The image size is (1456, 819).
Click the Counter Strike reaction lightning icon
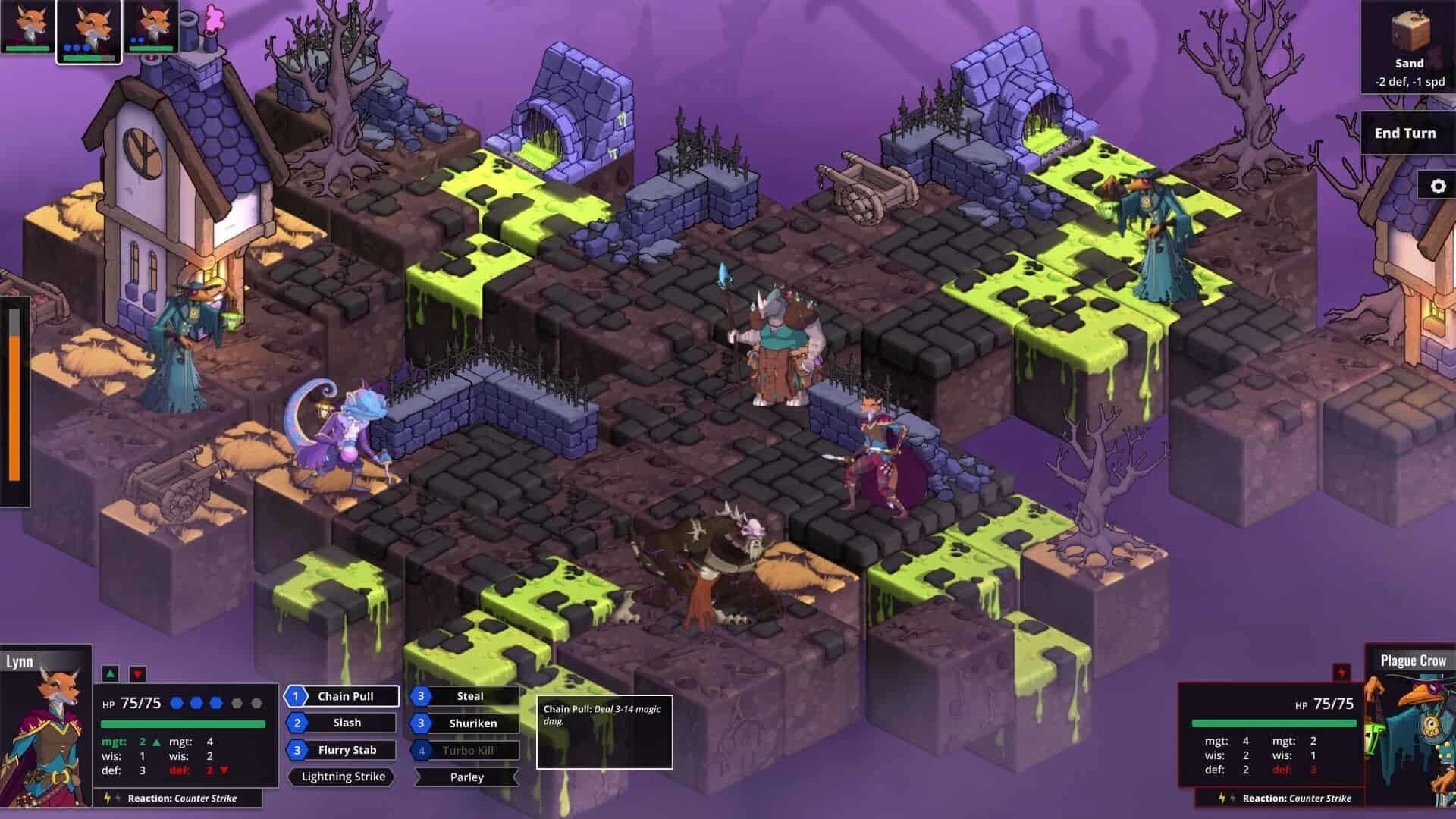106,799
